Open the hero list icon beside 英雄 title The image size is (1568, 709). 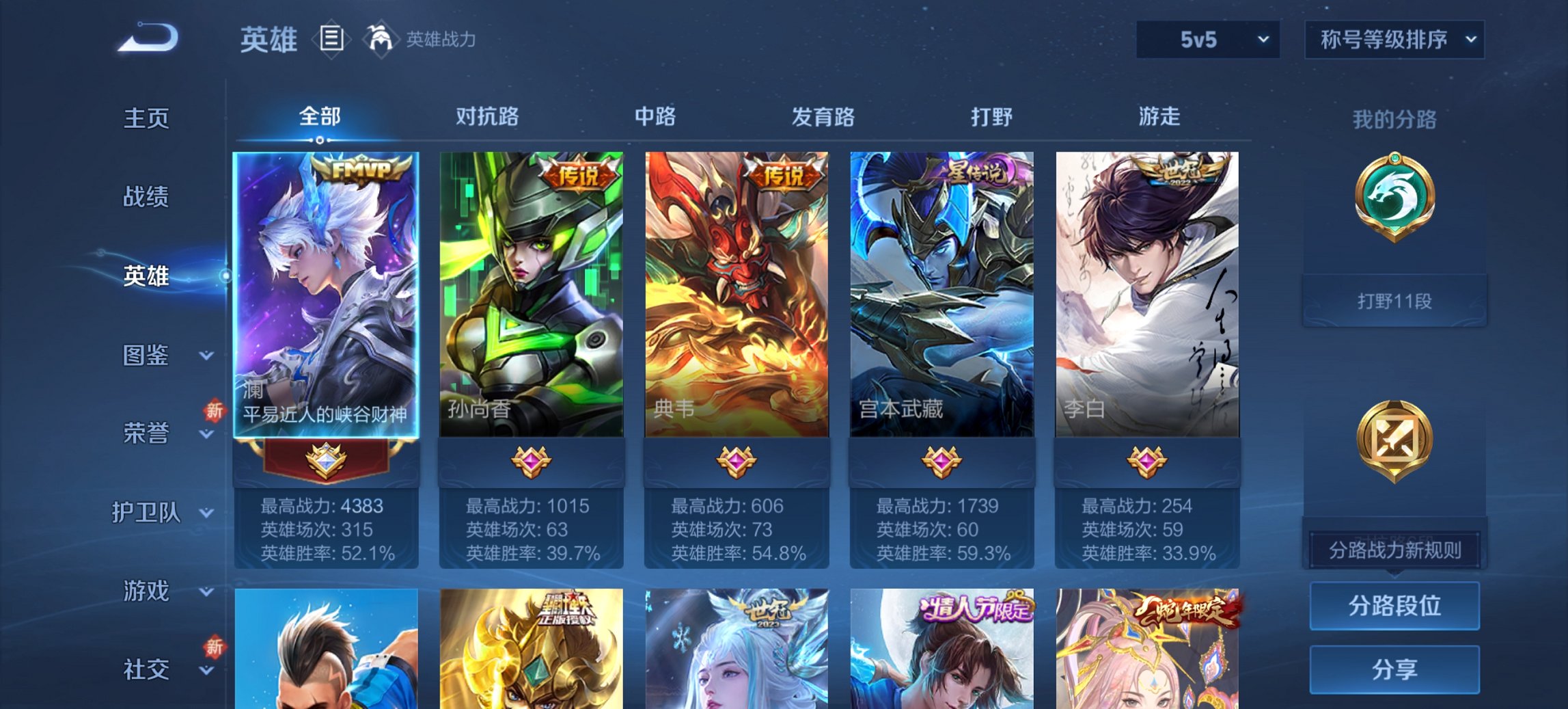[333, 40]
